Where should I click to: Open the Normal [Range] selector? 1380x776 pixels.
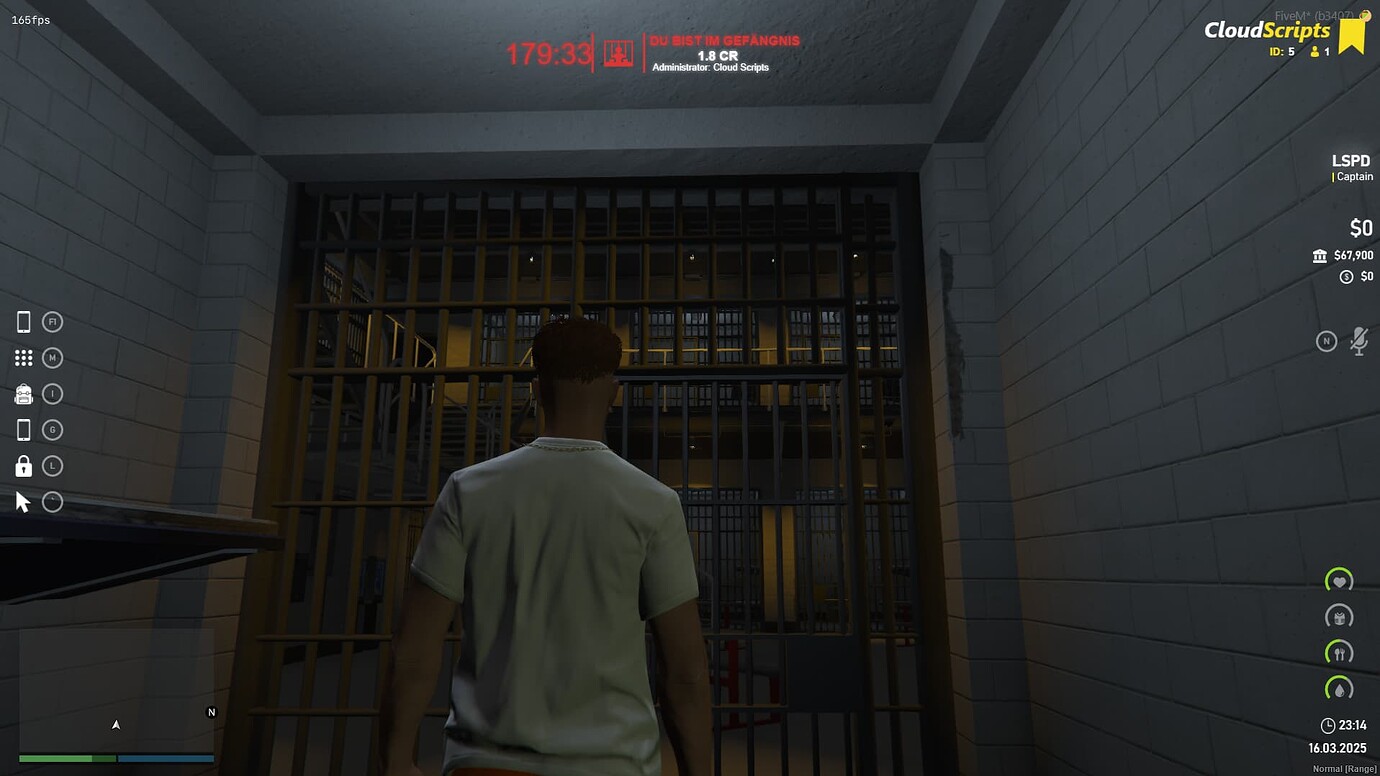[1343, 768]
